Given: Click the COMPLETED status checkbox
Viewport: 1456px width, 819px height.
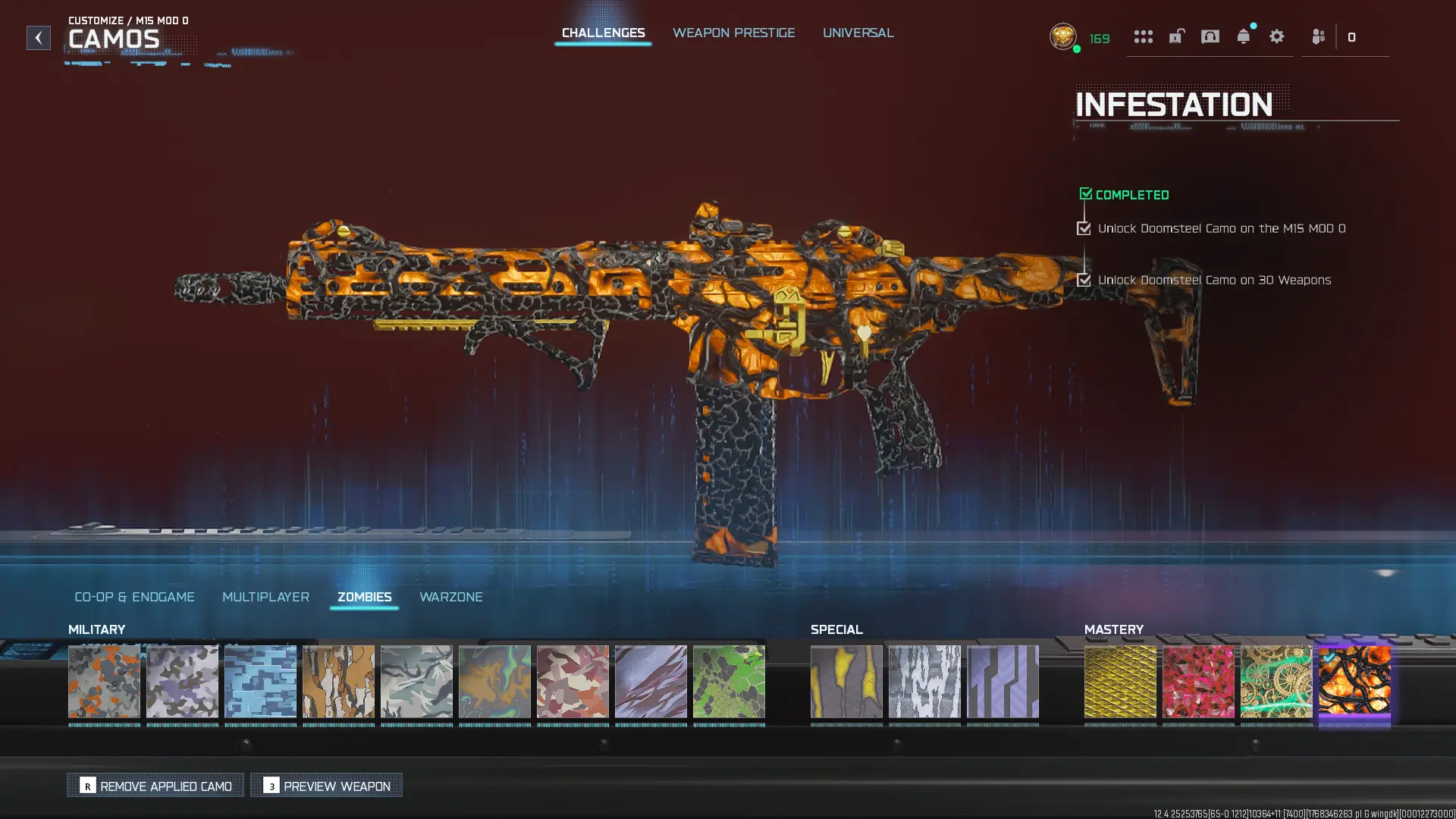Looking at the screenshot, I should (x=1085, y=193).
